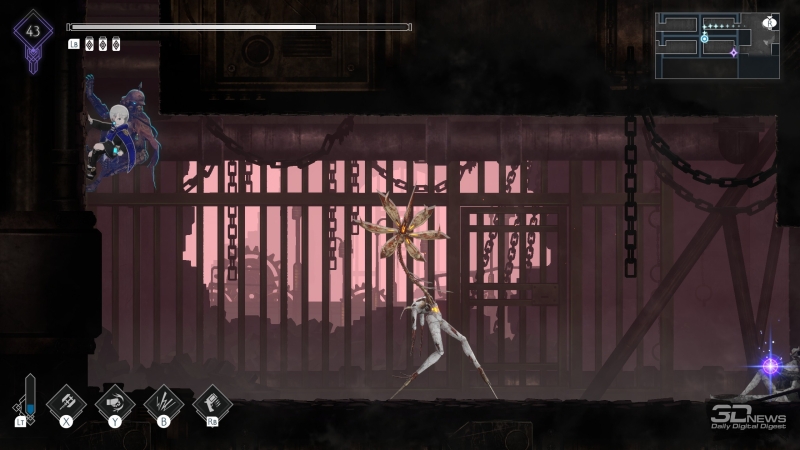Trigger the swirling fist punch skill
This screenshot has height=450, width=800.
click(x=115, y=402)
